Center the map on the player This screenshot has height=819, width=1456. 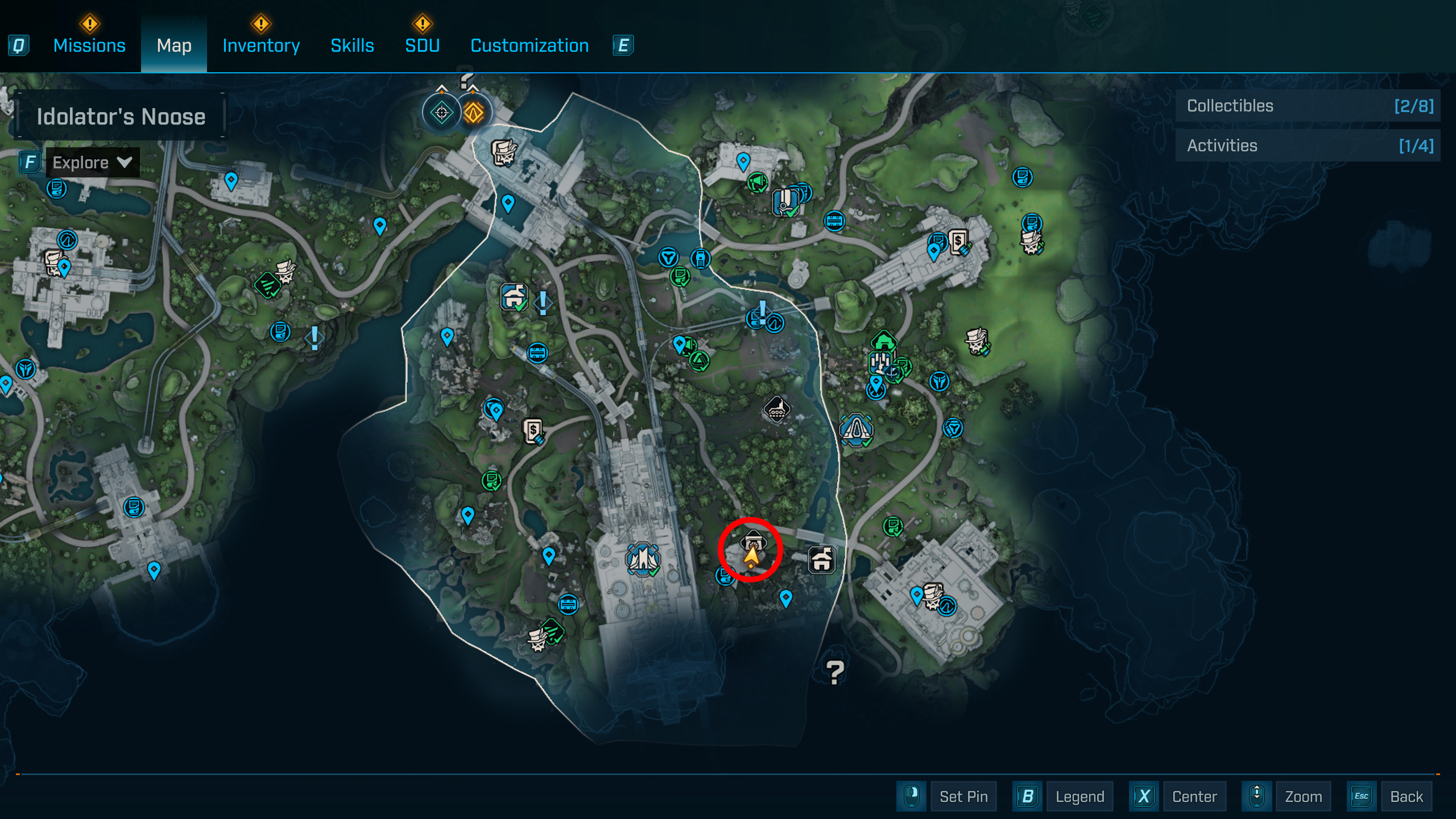pos(1194,796)
